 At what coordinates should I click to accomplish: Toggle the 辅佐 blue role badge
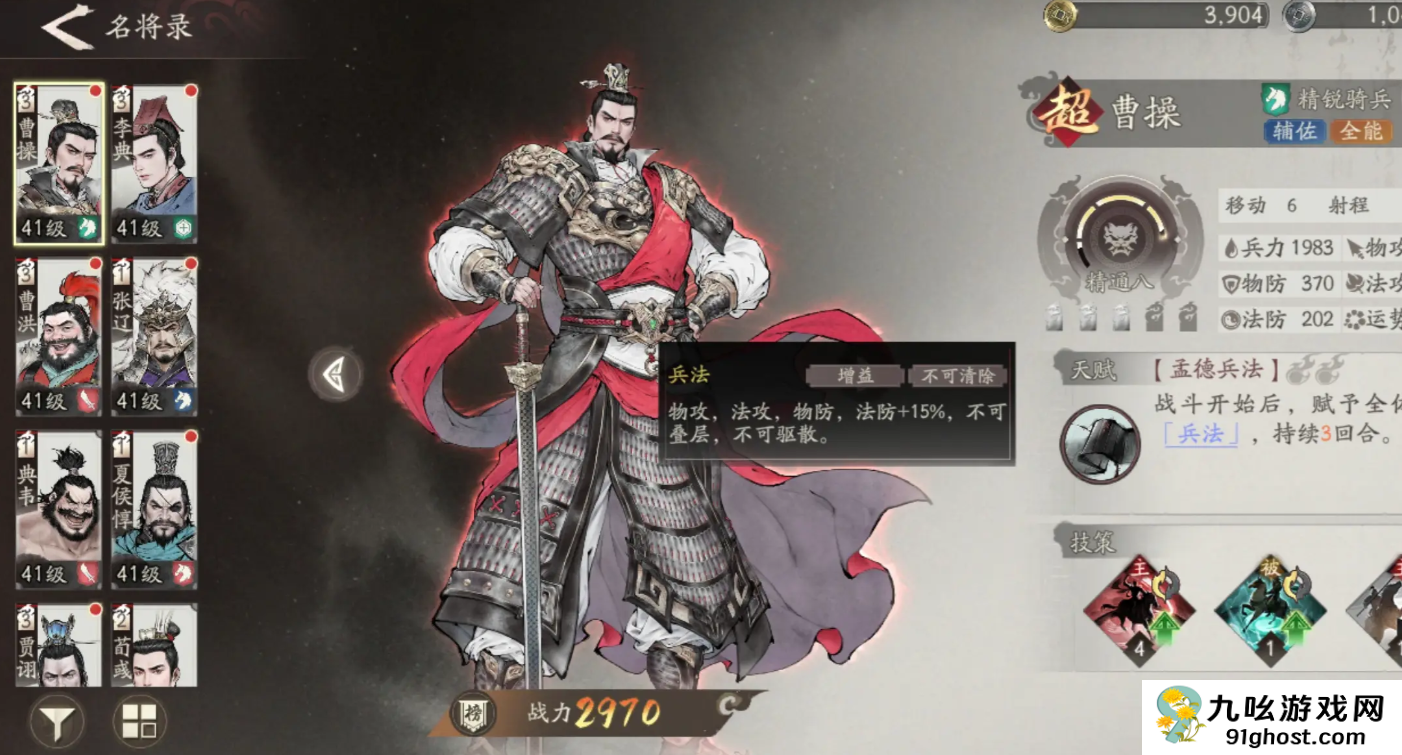pyautogui.click(x=1294, y=132)
